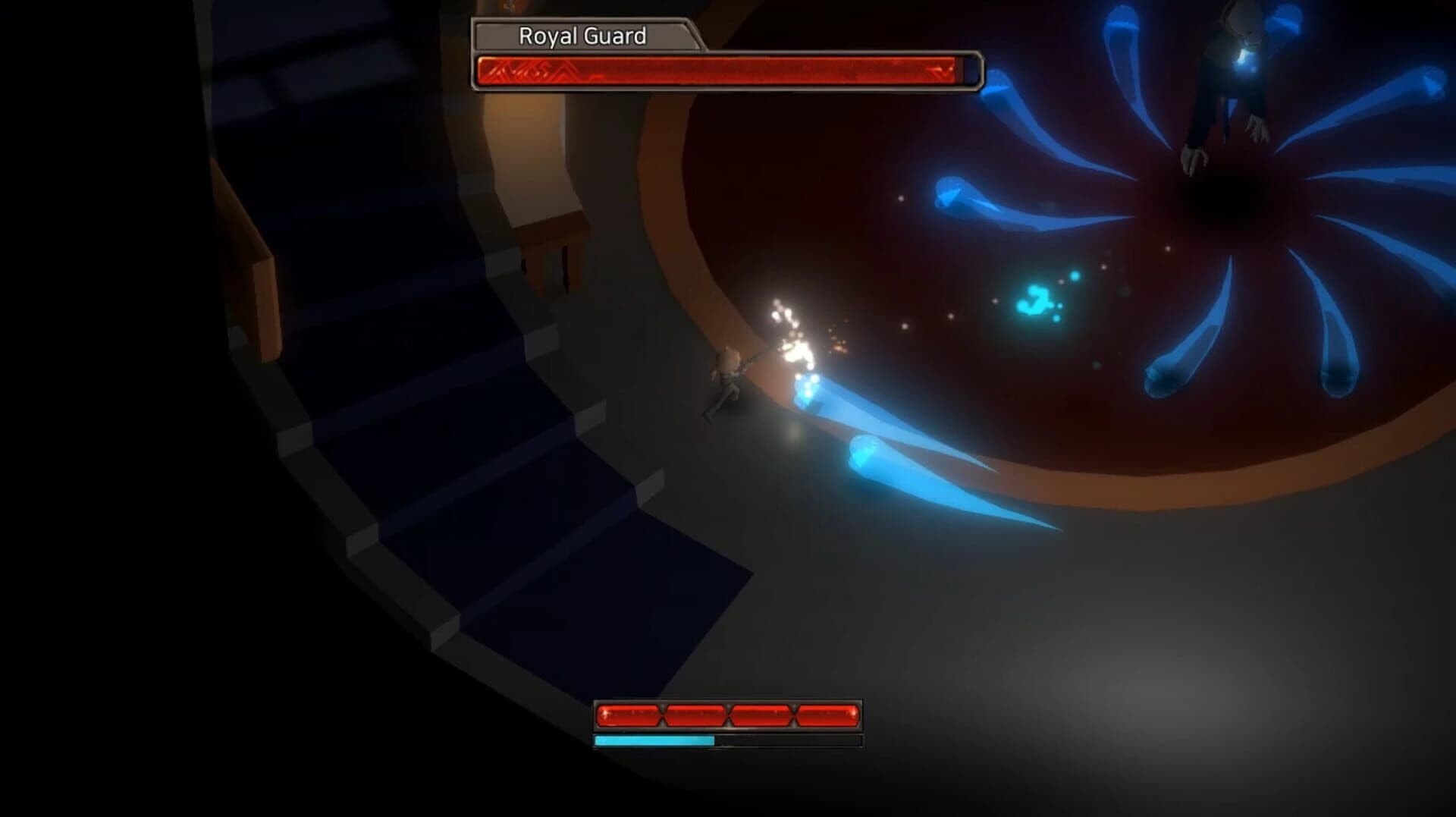Screen dimensions: 1456x817
Task: Click the red boss health bar fill
Action: (x=720, y=71)
